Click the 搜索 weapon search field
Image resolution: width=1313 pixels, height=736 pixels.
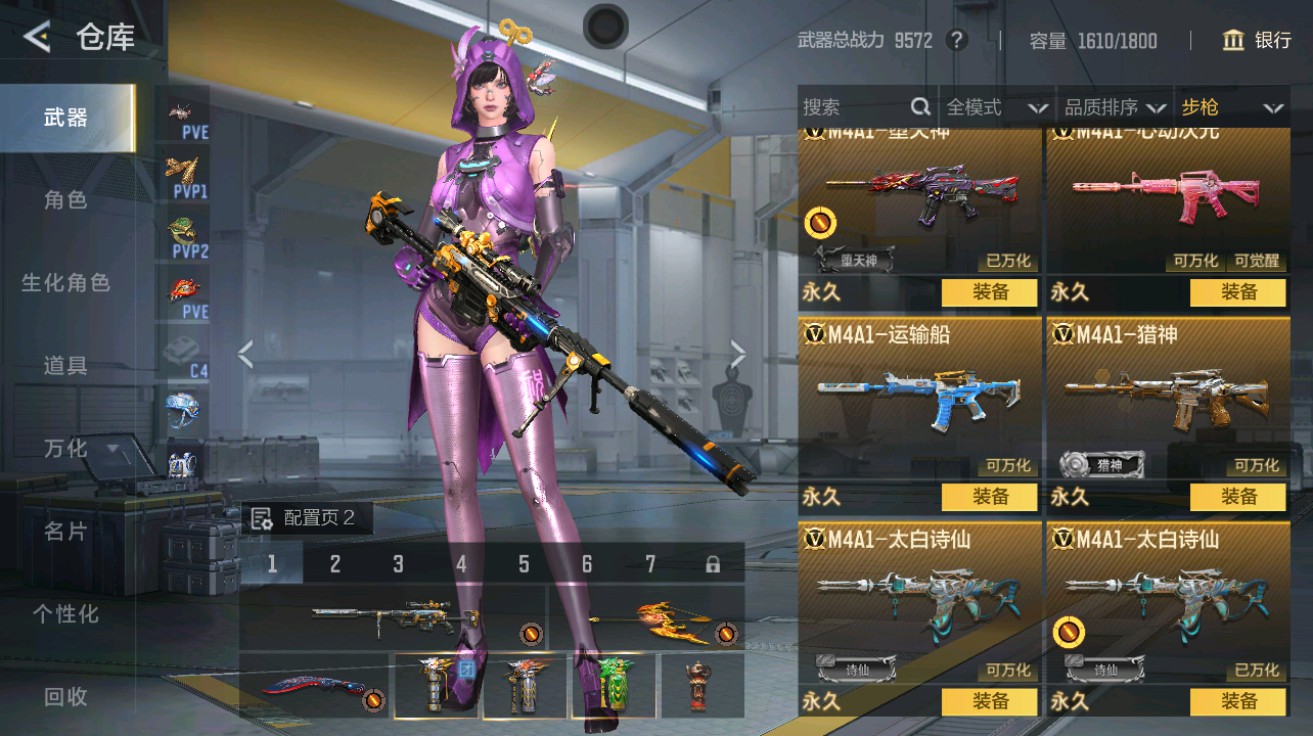[855, 107]
